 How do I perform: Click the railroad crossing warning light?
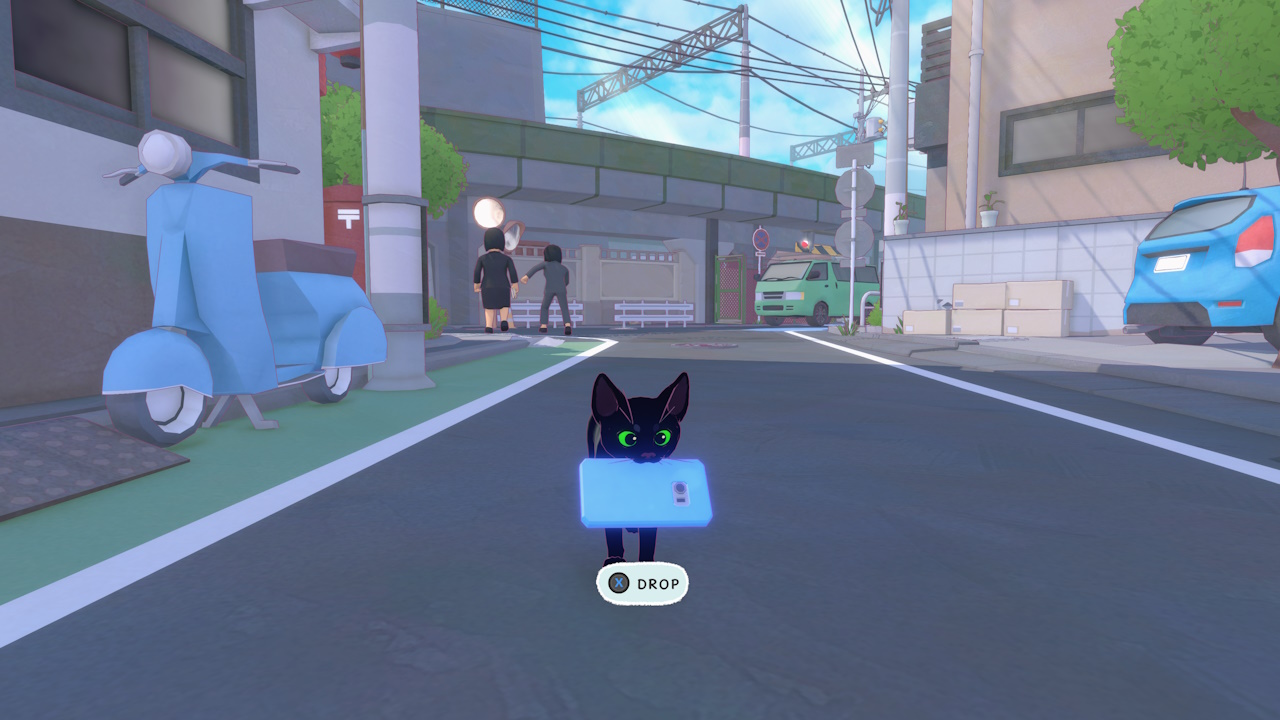click(804, 244)
